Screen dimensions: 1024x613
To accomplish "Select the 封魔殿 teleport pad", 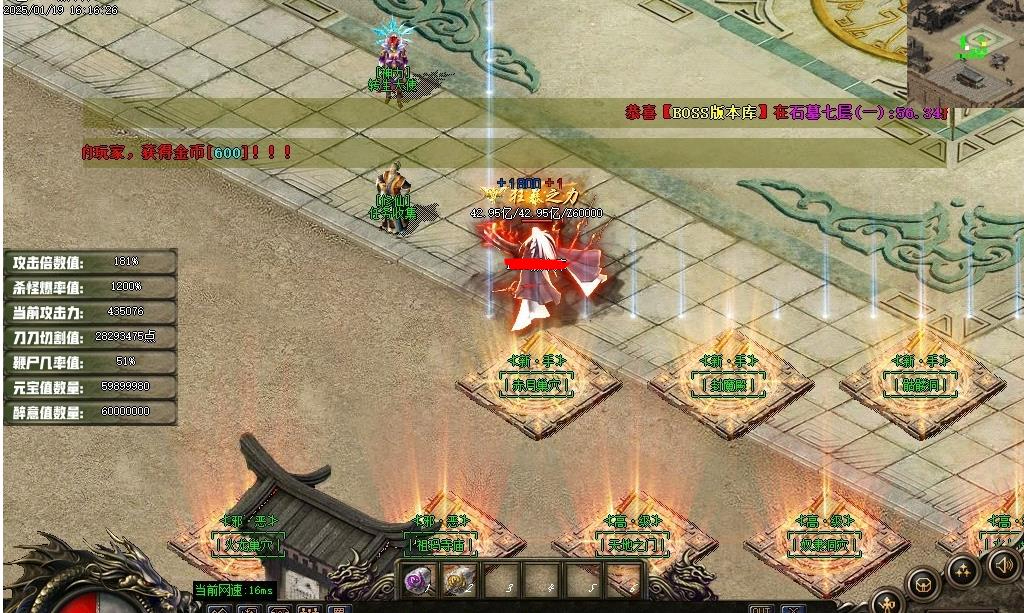I will tap(730, 384).
